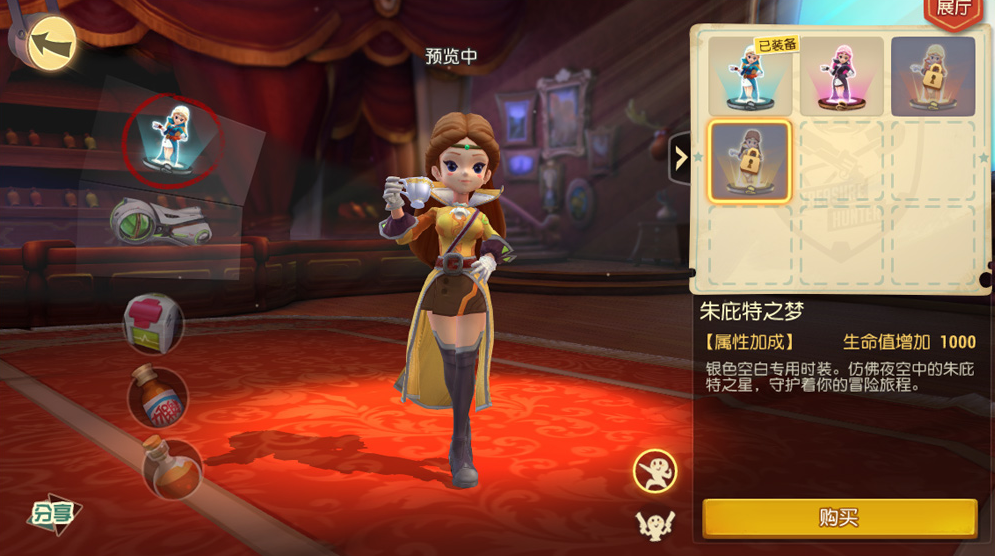Toggle the crossed-out running figure icon
995x556 pixels.
655,470
